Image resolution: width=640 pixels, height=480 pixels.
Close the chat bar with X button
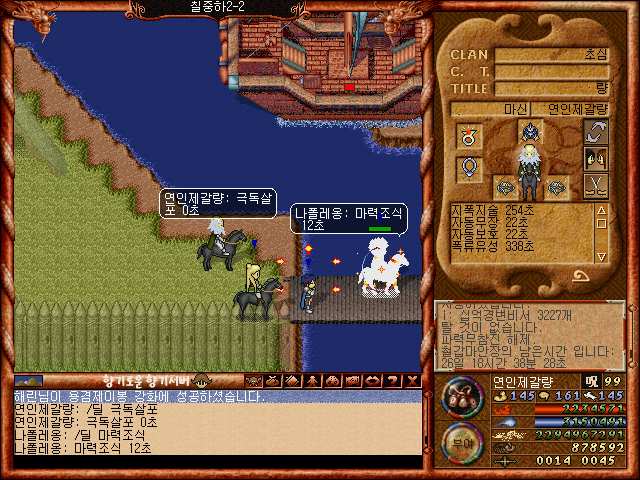pos(410,381)
